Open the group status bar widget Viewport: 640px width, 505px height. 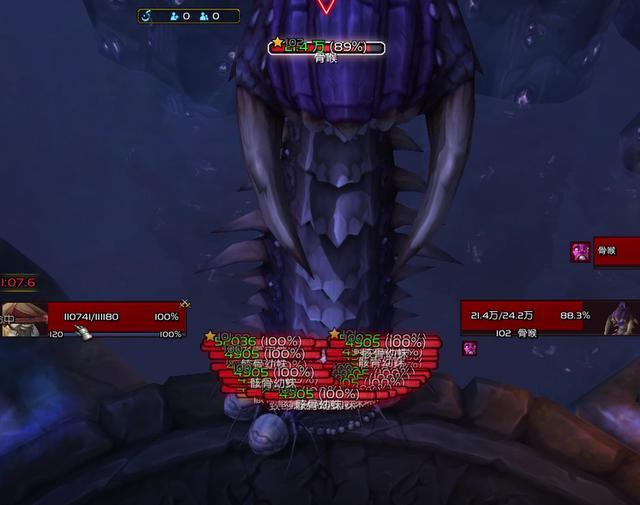188,16
